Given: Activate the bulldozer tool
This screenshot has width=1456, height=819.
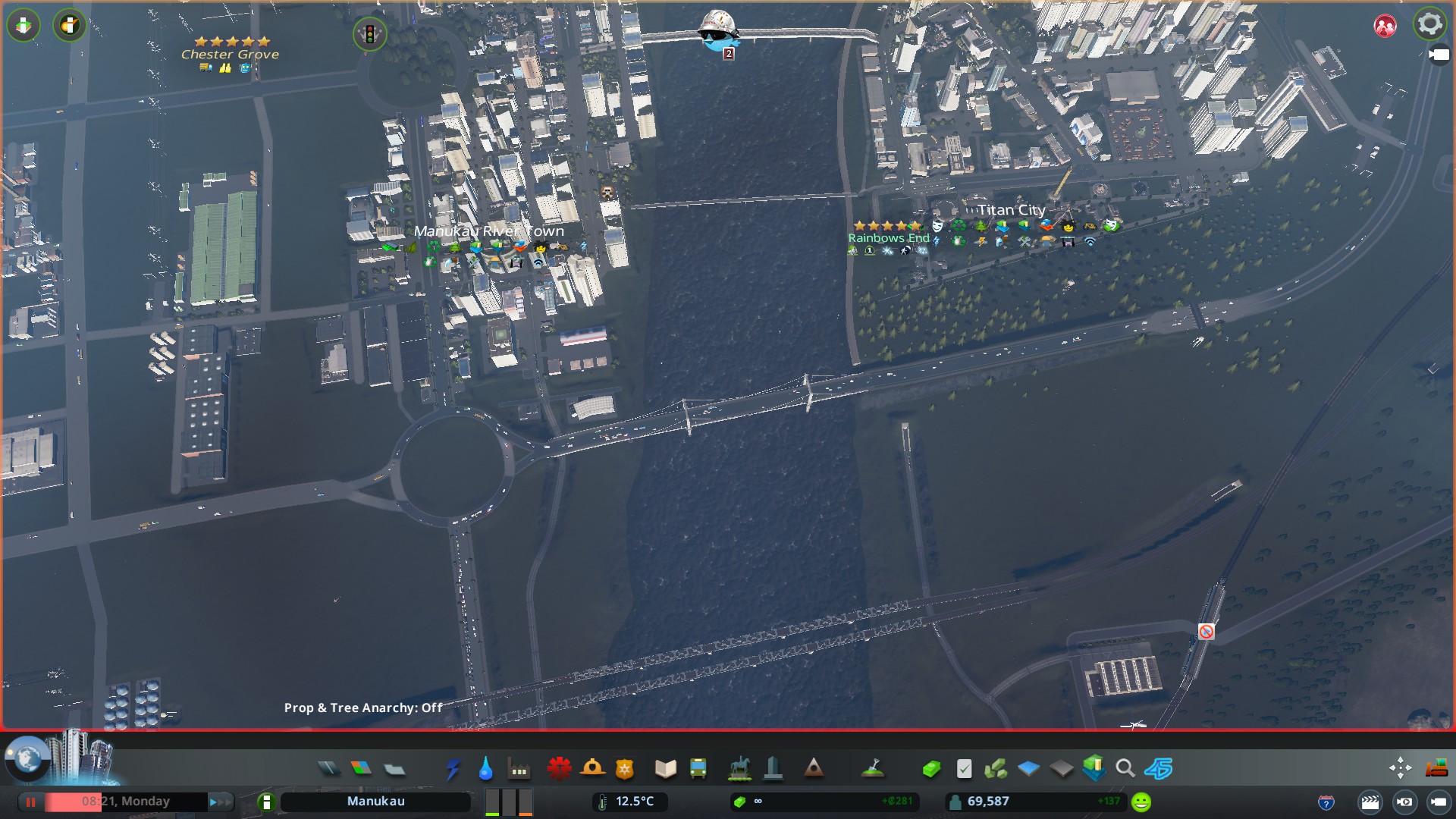Looking at the screenshot, I should [x=1436, y=769].
